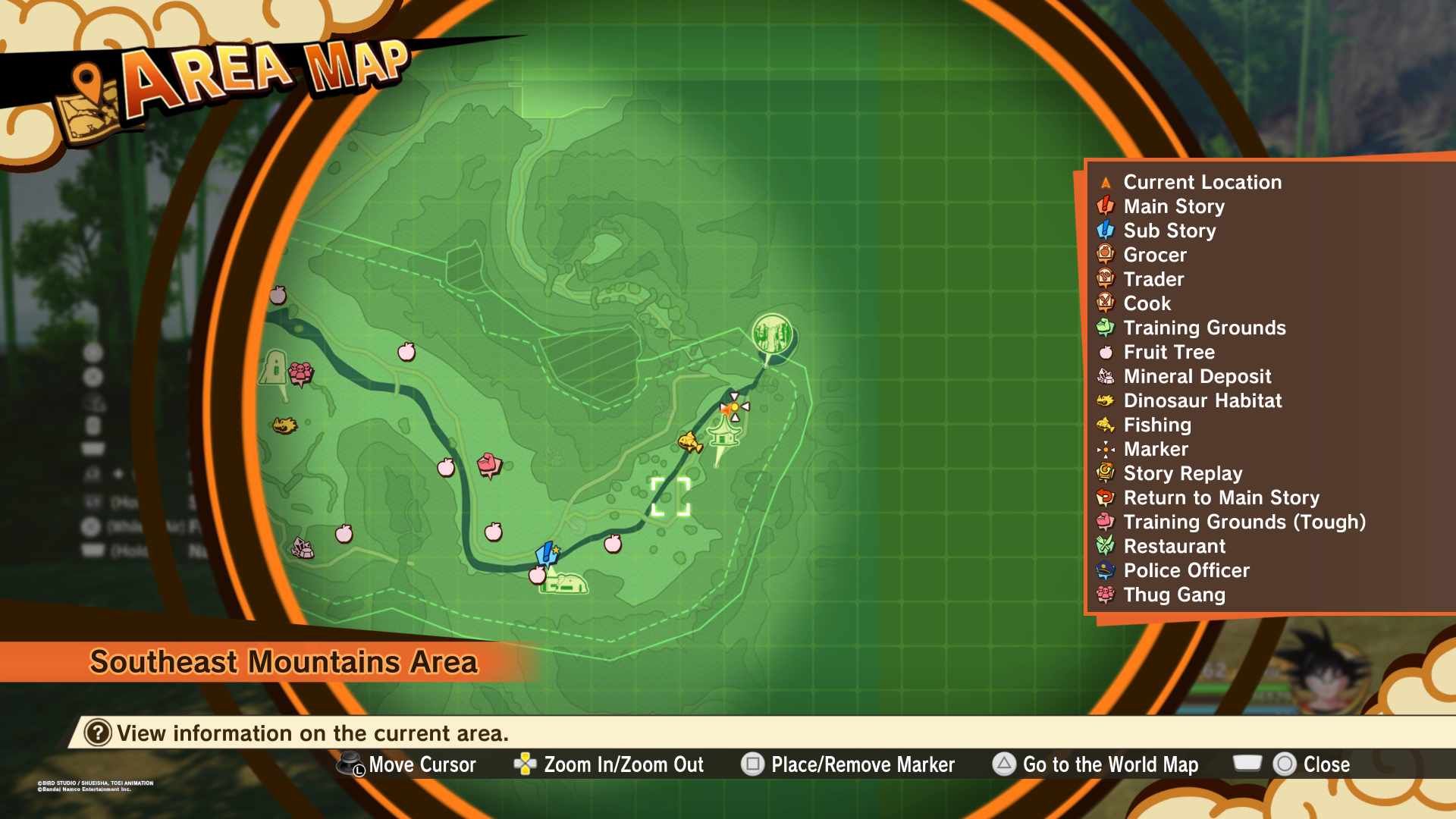Select the pink Thug Gang map marker
The image size is (1456, 819).
point(300,372)
